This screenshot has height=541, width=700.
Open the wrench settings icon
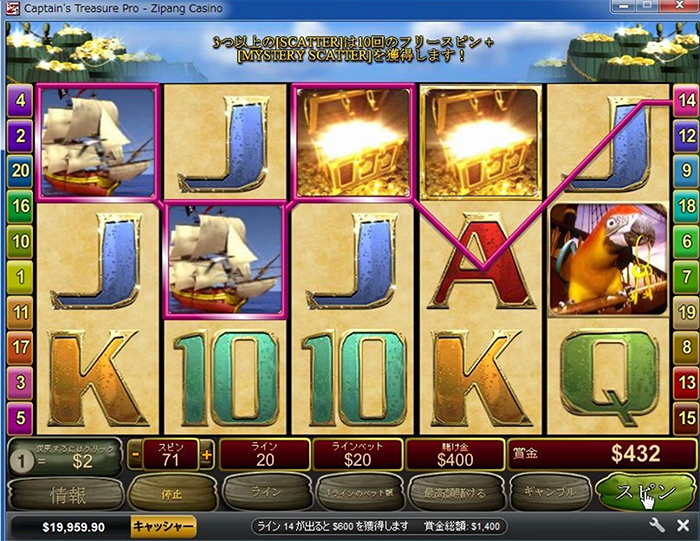[657, 526]
